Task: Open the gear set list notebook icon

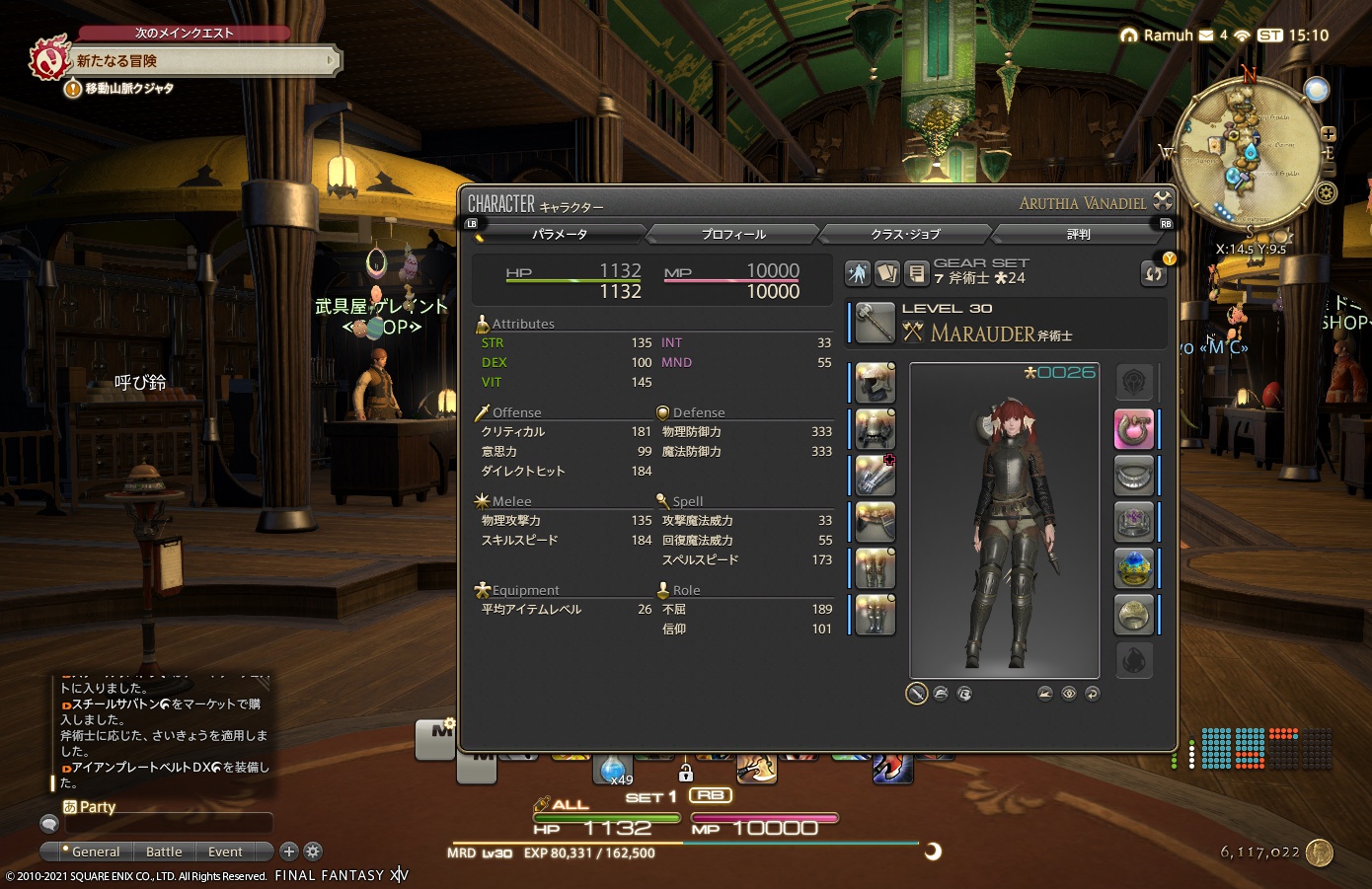Action: (x=917, y=273)
